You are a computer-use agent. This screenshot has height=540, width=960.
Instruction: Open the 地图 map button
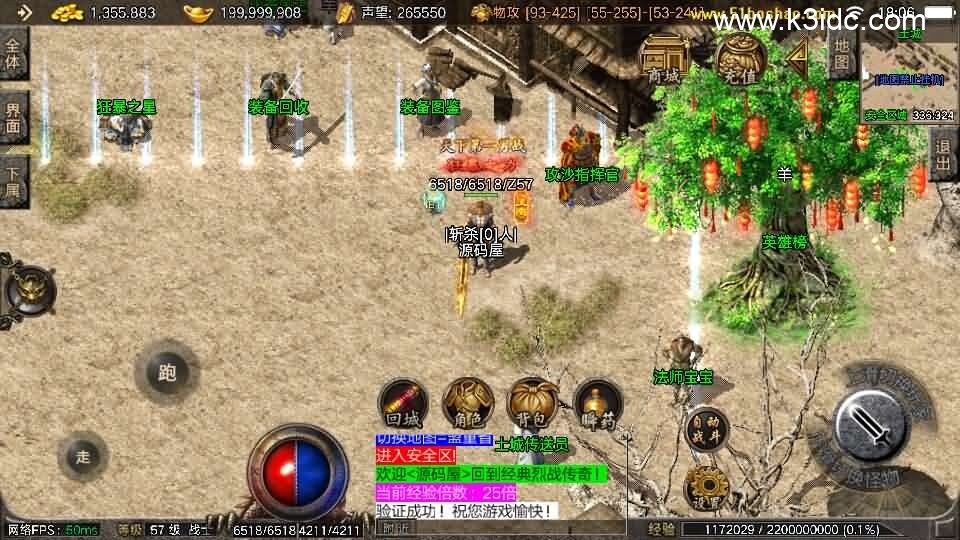click(x=842, y=57)
